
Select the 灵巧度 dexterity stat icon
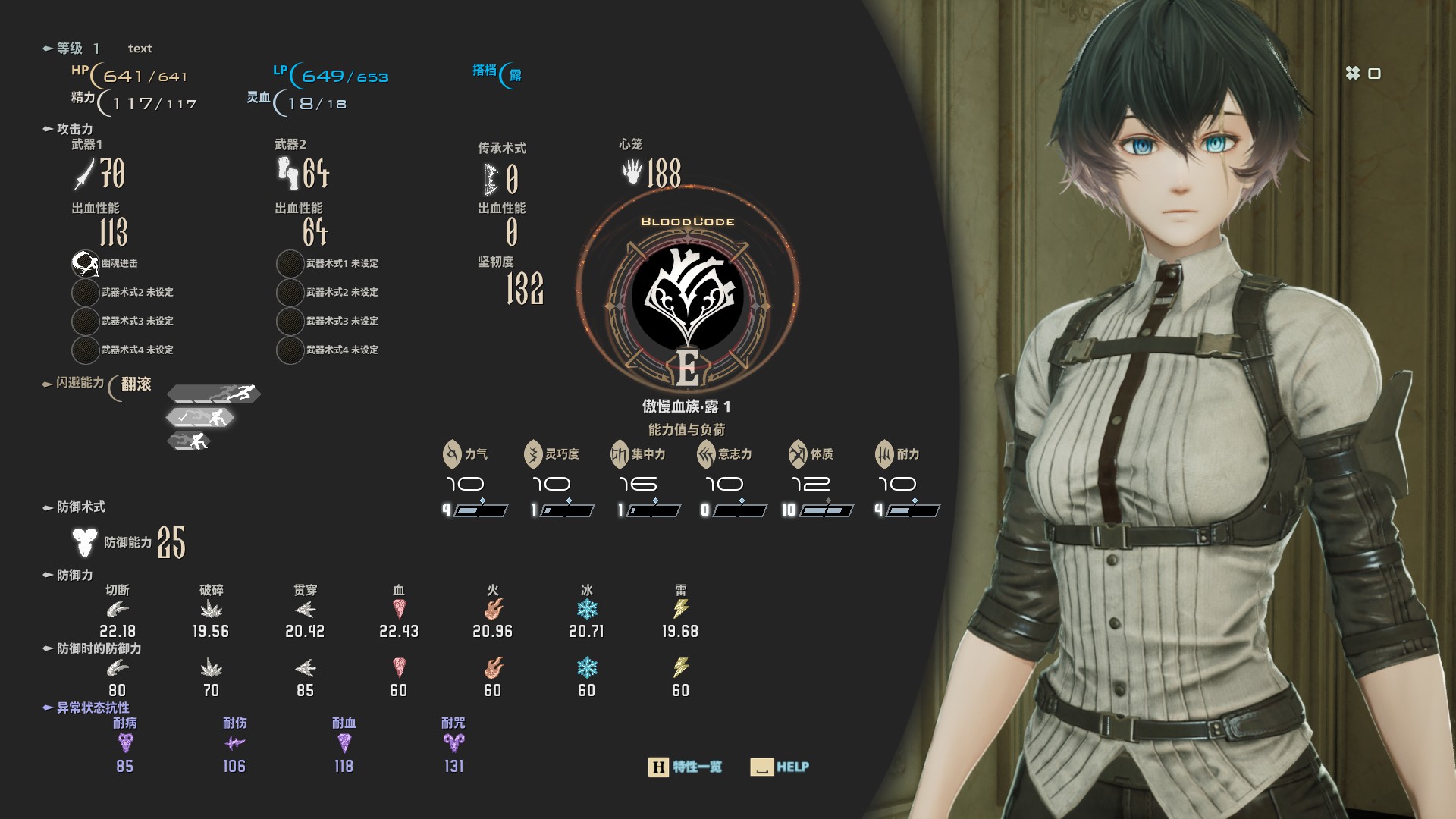pyautogui.click(x=533, y=454)
